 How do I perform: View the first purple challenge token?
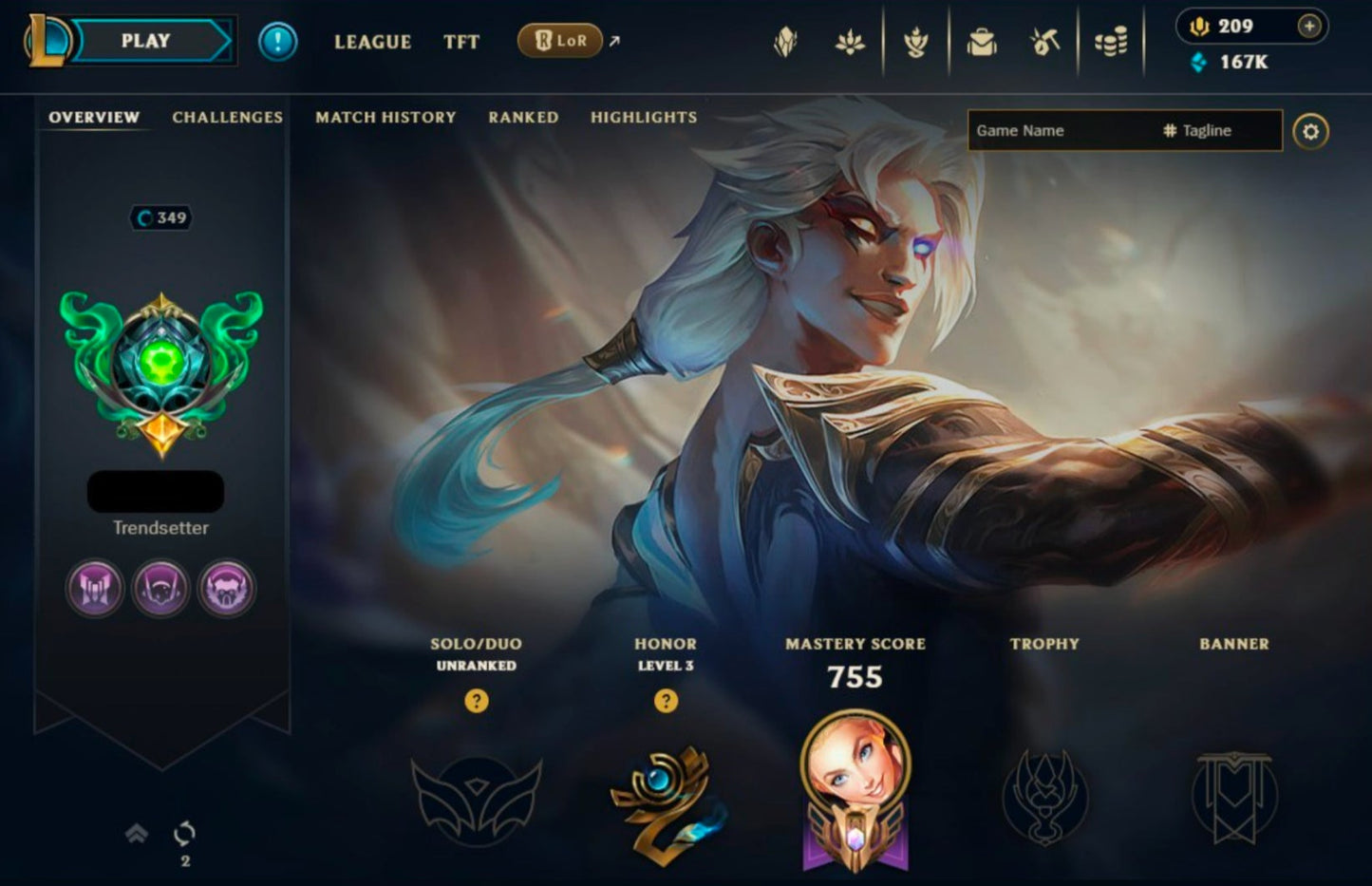click(93, 588)
